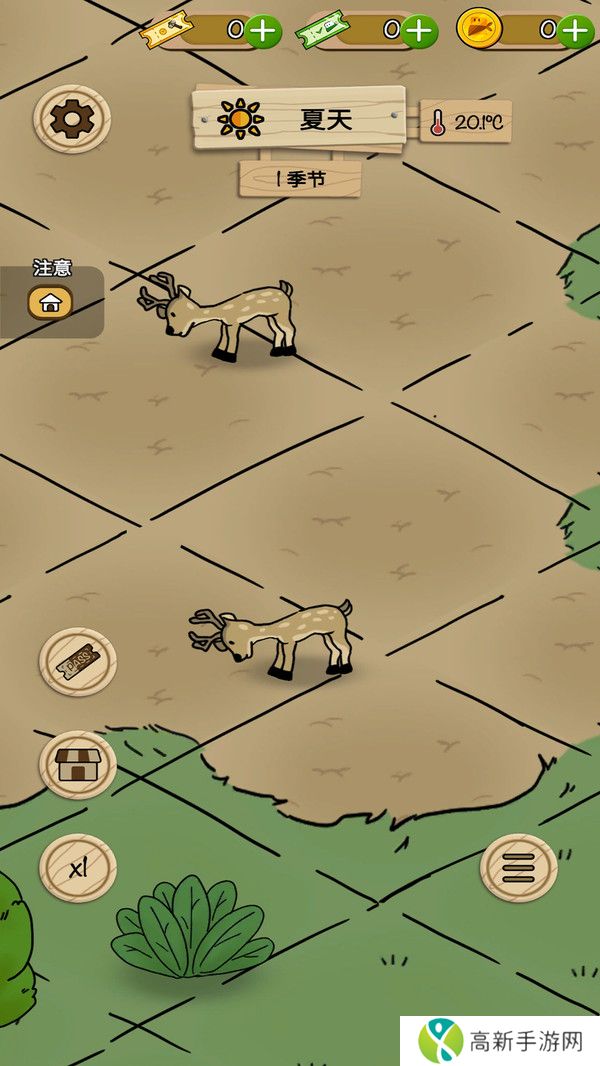Visit the 高新手游网 watermark link
The image size is (600, 1066).
tap(500, 1041)
